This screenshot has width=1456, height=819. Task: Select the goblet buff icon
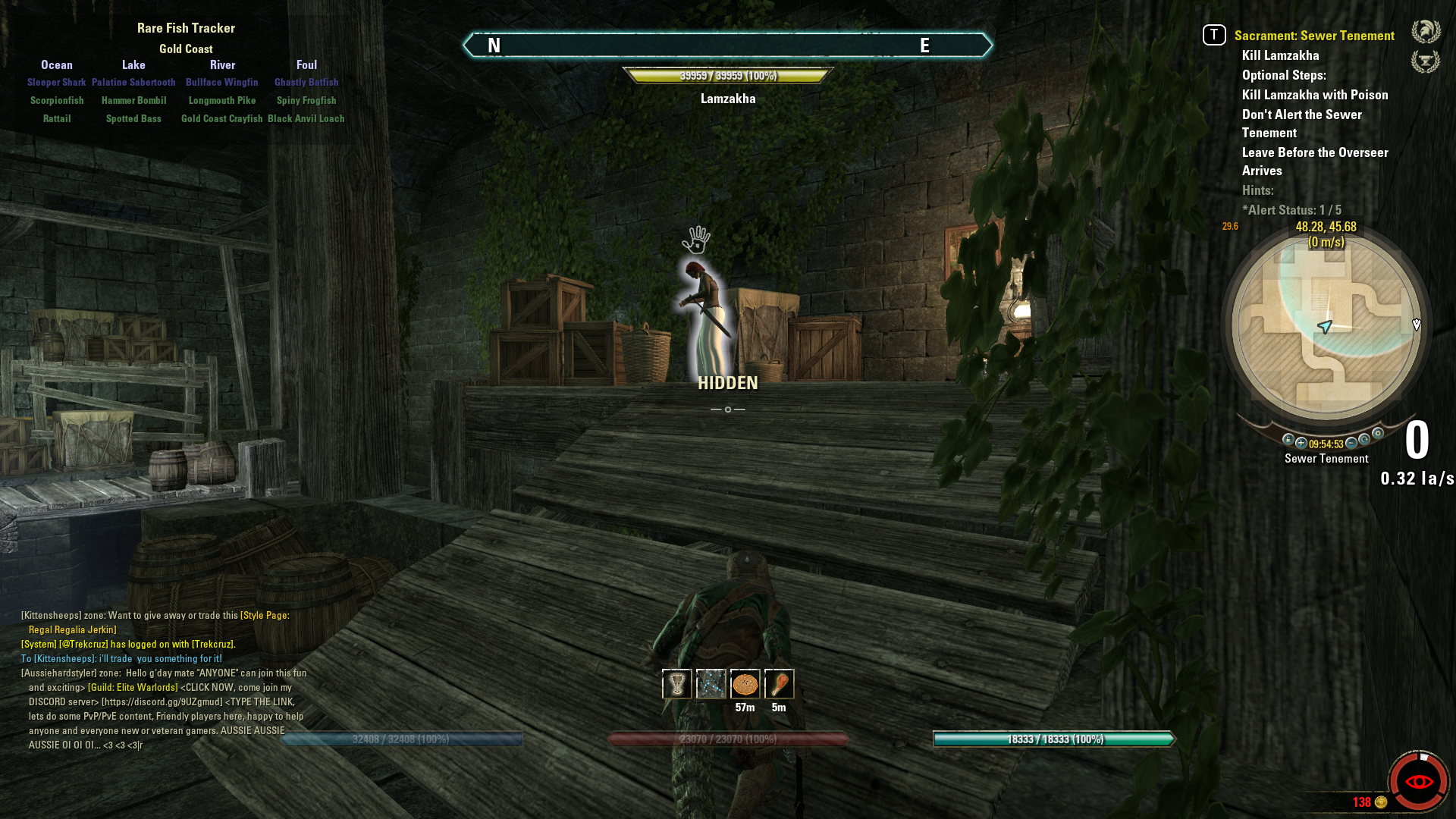pos(676,684)
